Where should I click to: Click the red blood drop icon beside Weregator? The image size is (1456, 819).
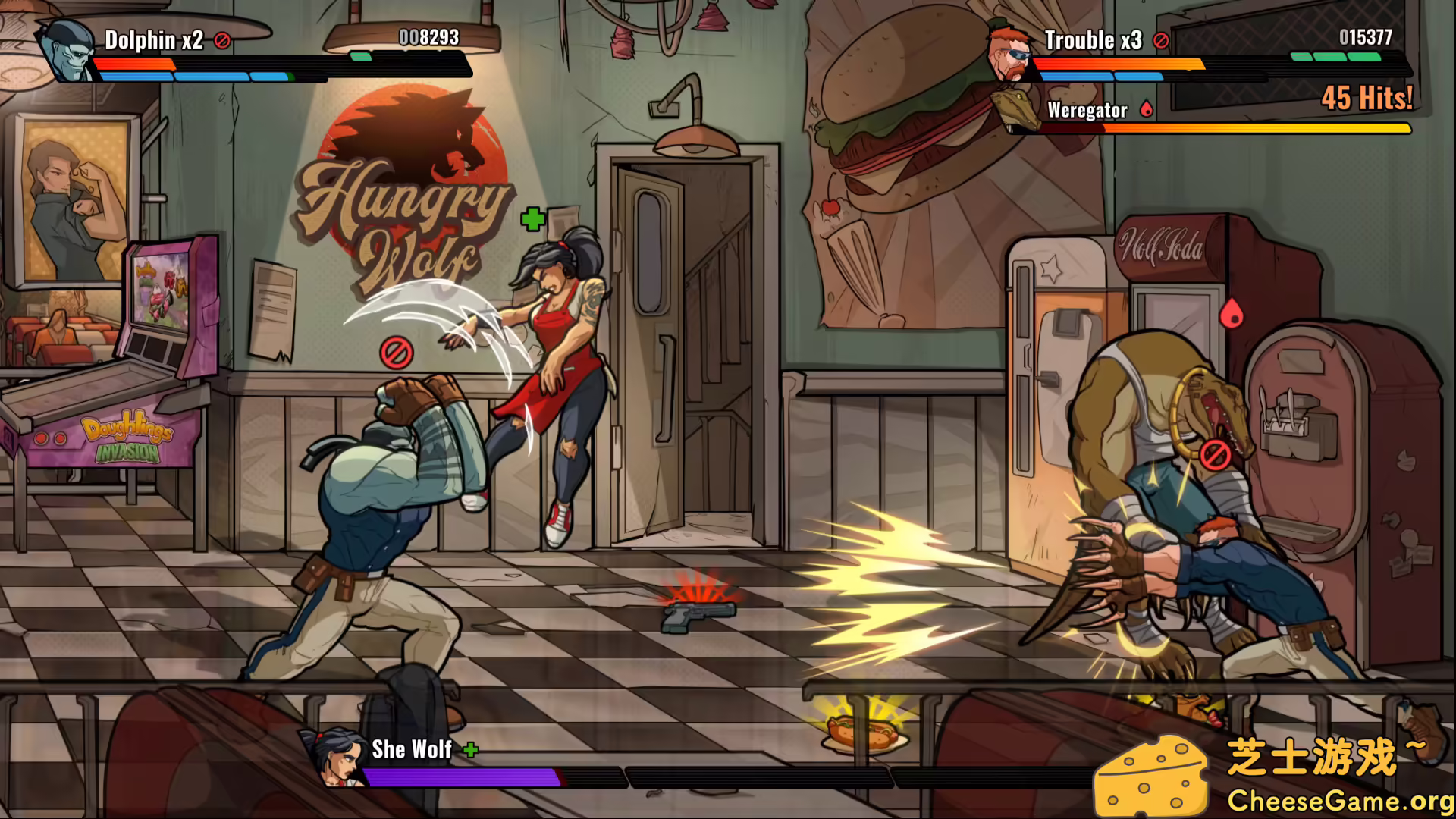coord(1145,108)
